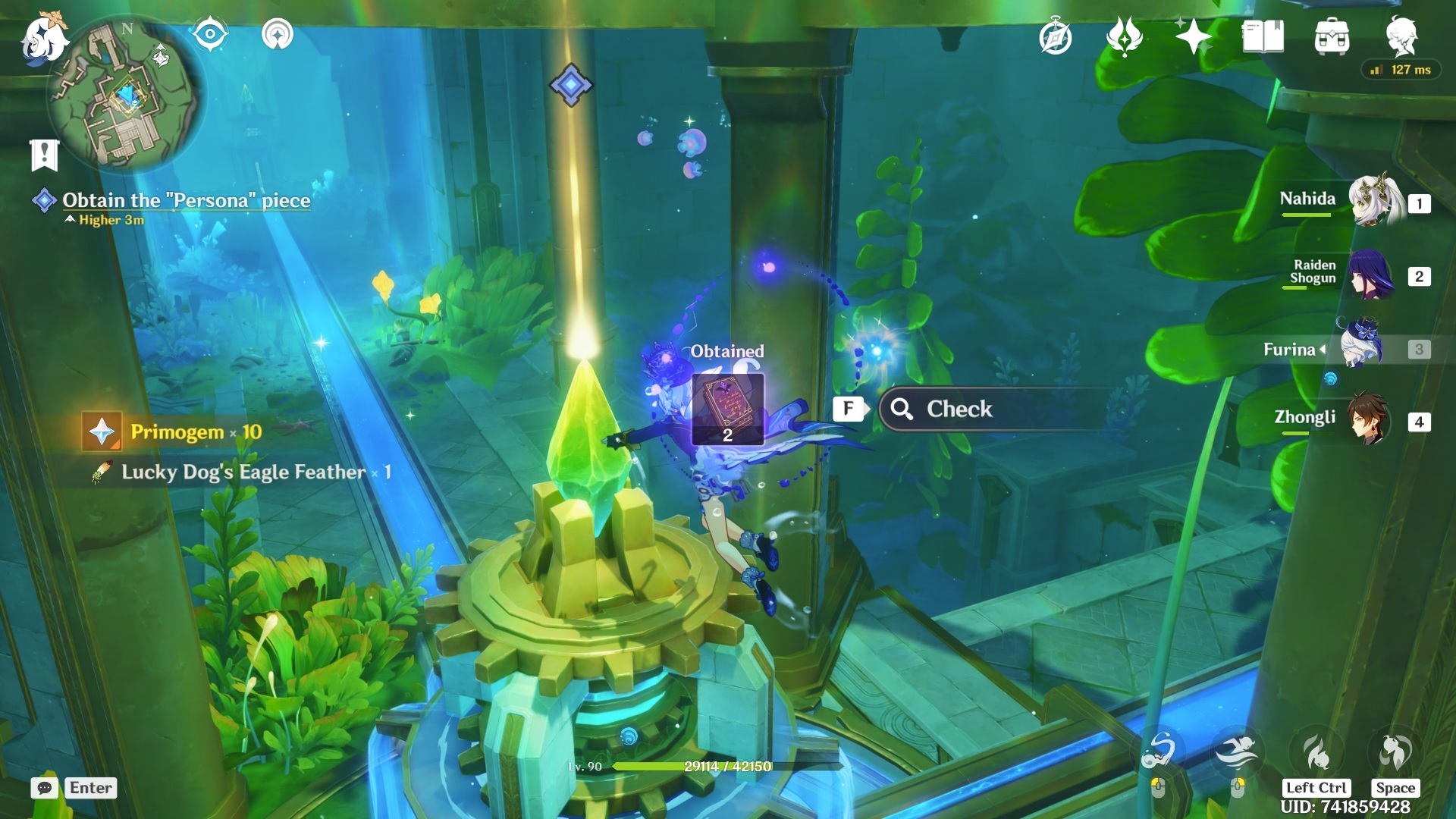Open the four-point star wish icon
1456x819 pixels.
pos(1192,36)
